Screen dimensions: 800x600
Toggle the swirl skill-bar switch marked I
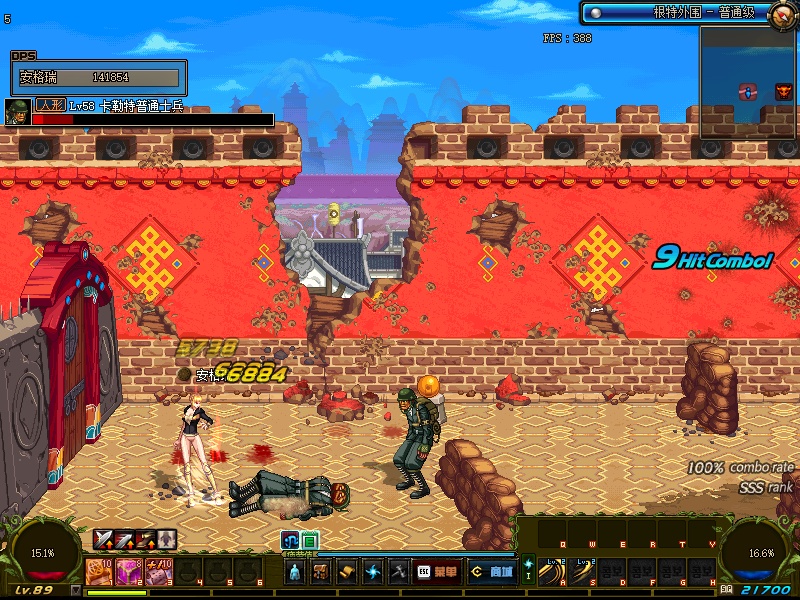528,570
